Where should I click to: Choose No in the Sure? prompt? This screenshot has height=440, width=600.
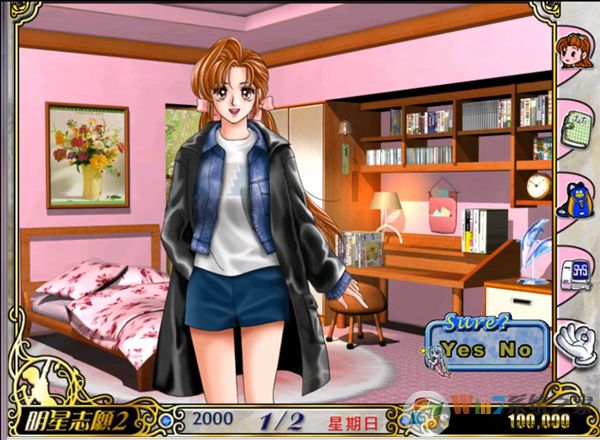point(515,351)
